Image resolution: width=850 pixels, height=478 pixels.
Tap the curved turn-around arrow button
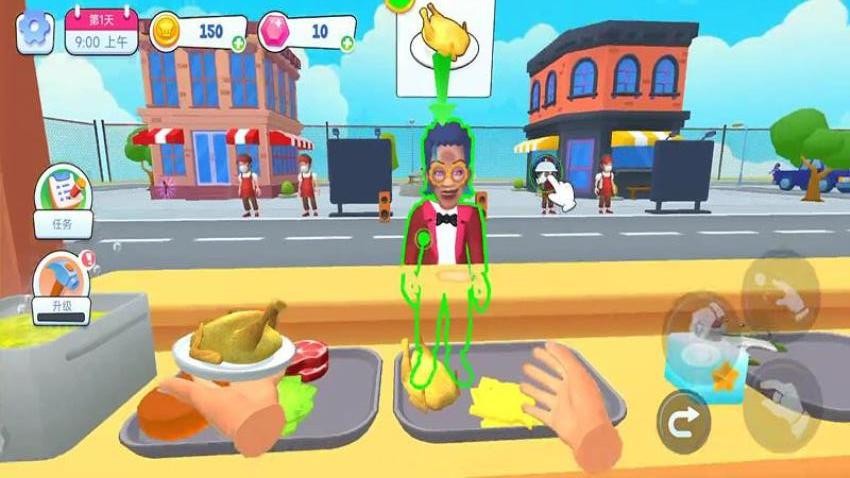click(x=684, y=423)
